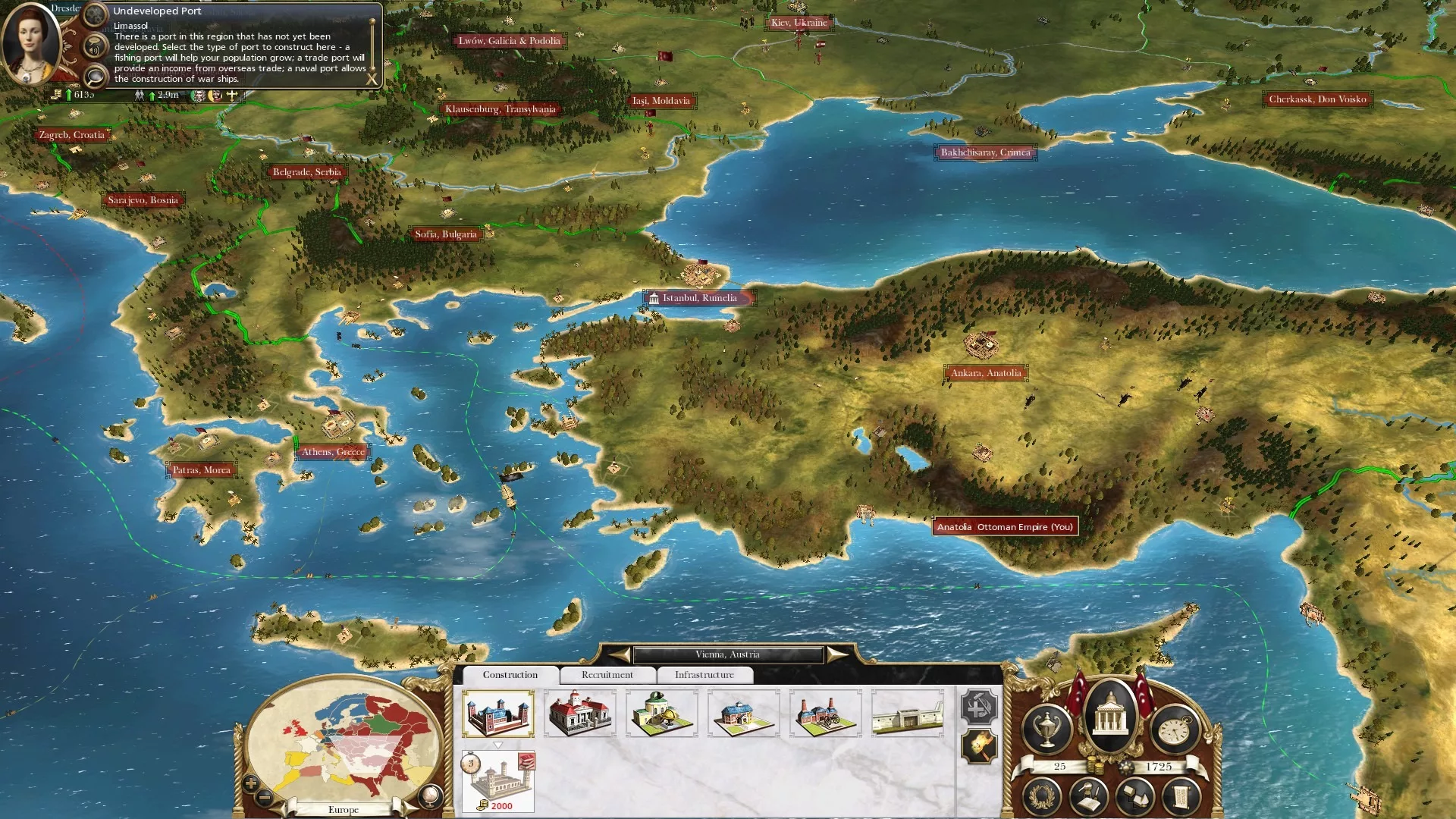This screenshot has height=819, width=1456.
Task: Toggle the advisor's speech audio button
Action: 95,48
